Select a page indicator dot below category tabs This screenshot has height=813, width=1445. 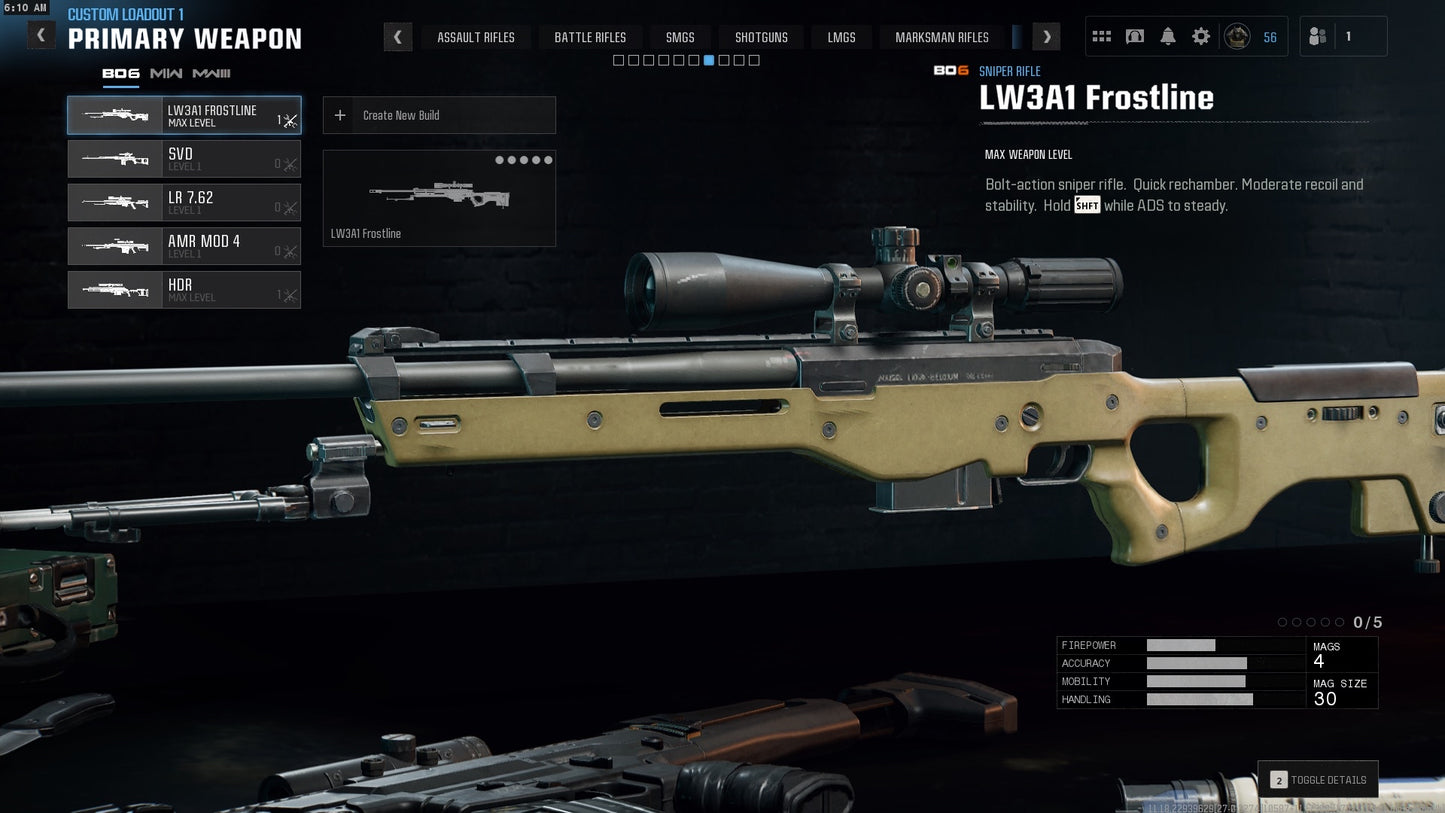tap(709, 60)
